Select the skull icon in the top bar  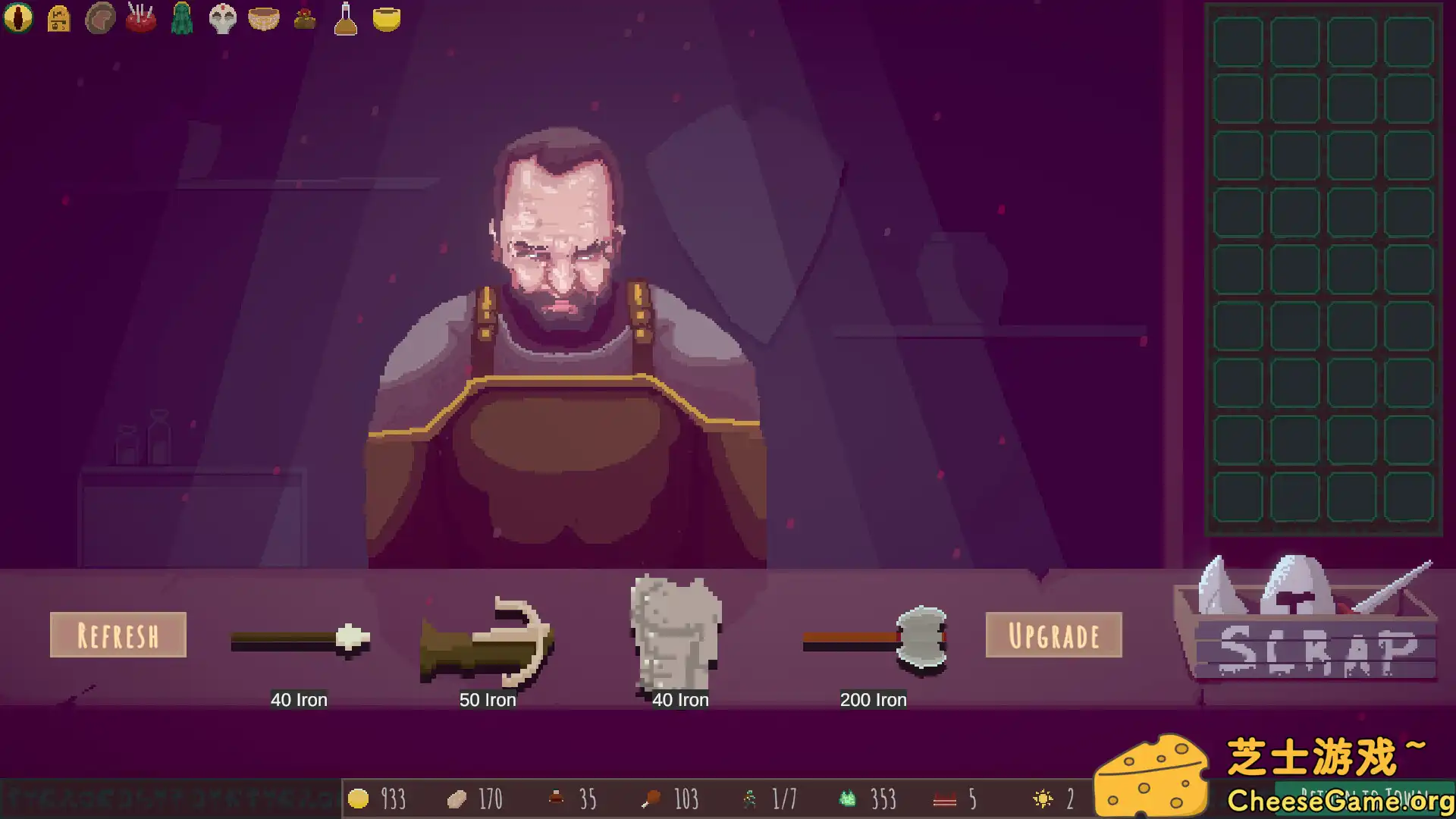click(x=222, y=19)
